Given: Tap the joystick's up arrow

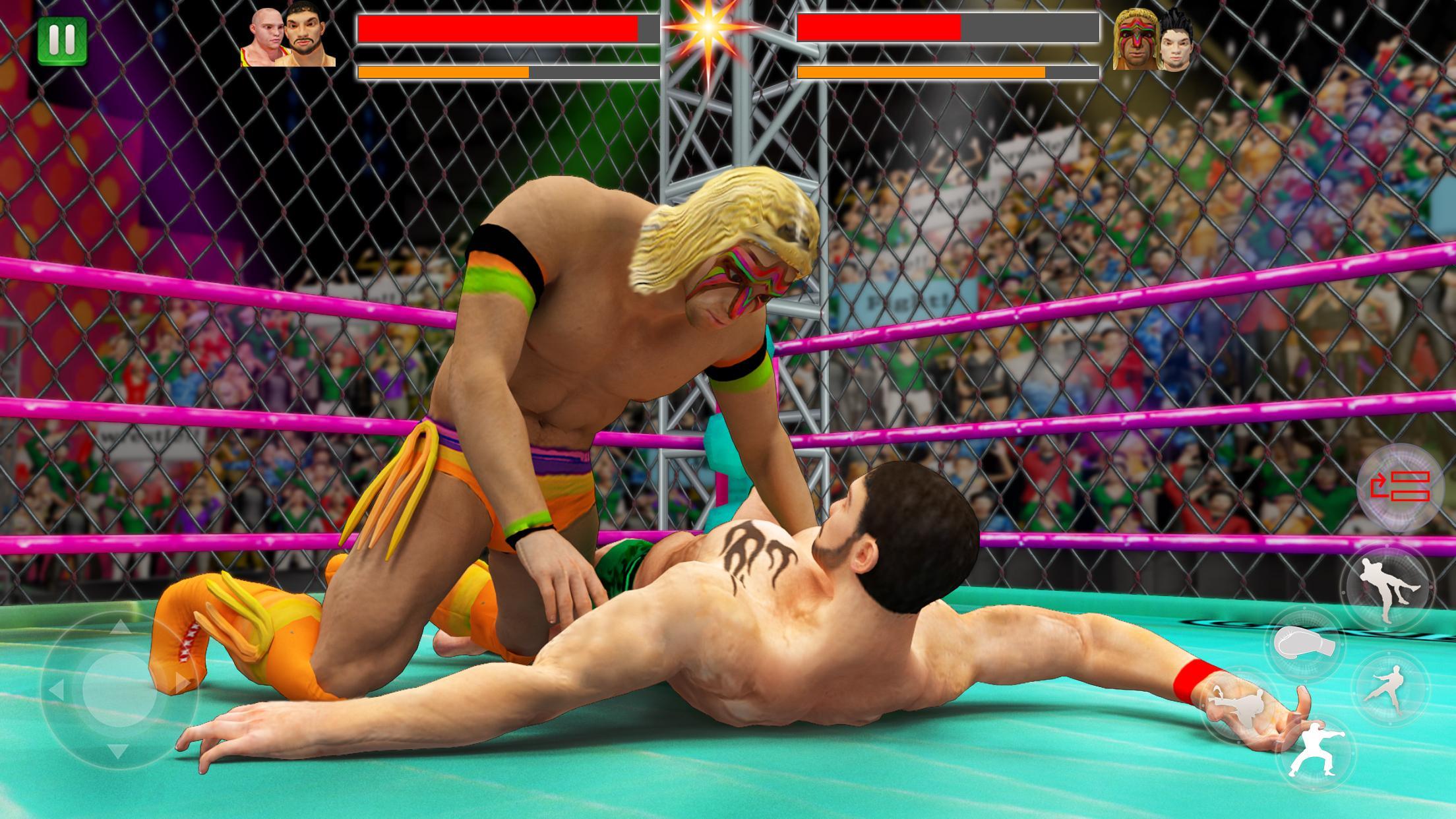Looking at the screenshot, I should click(x=119, y=626).
